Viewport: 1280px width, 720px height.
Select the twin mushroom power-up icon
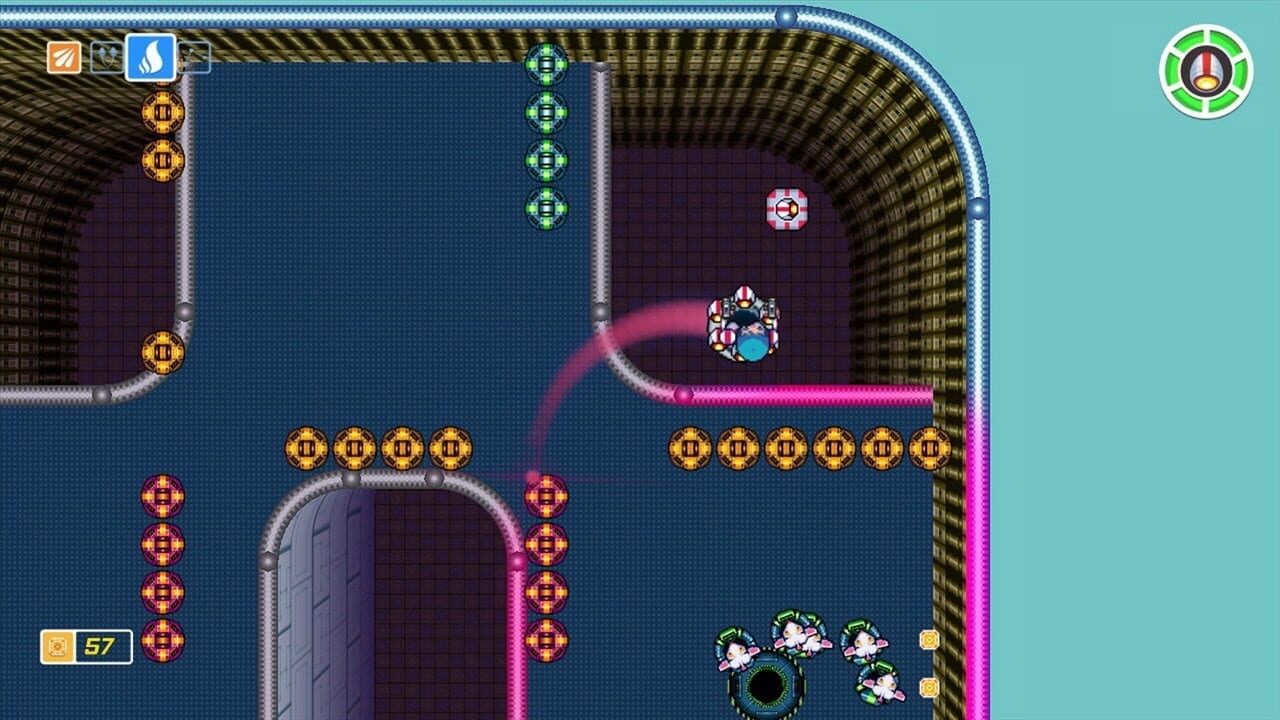point(107,58)
